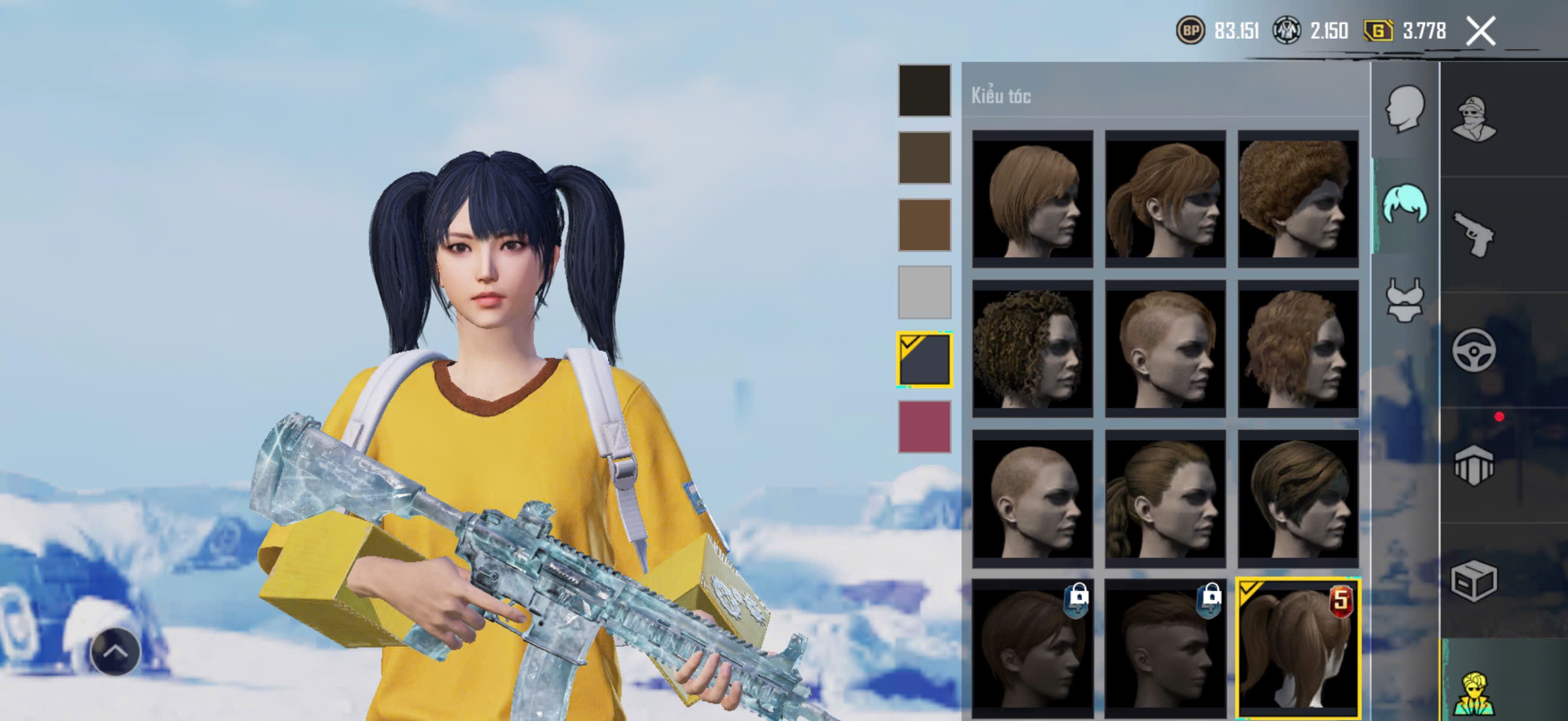The height and width of the screenshot is (721, 1568).
Task: Select the dark curly hairstyle
Action: click(x=1032, y=349)
